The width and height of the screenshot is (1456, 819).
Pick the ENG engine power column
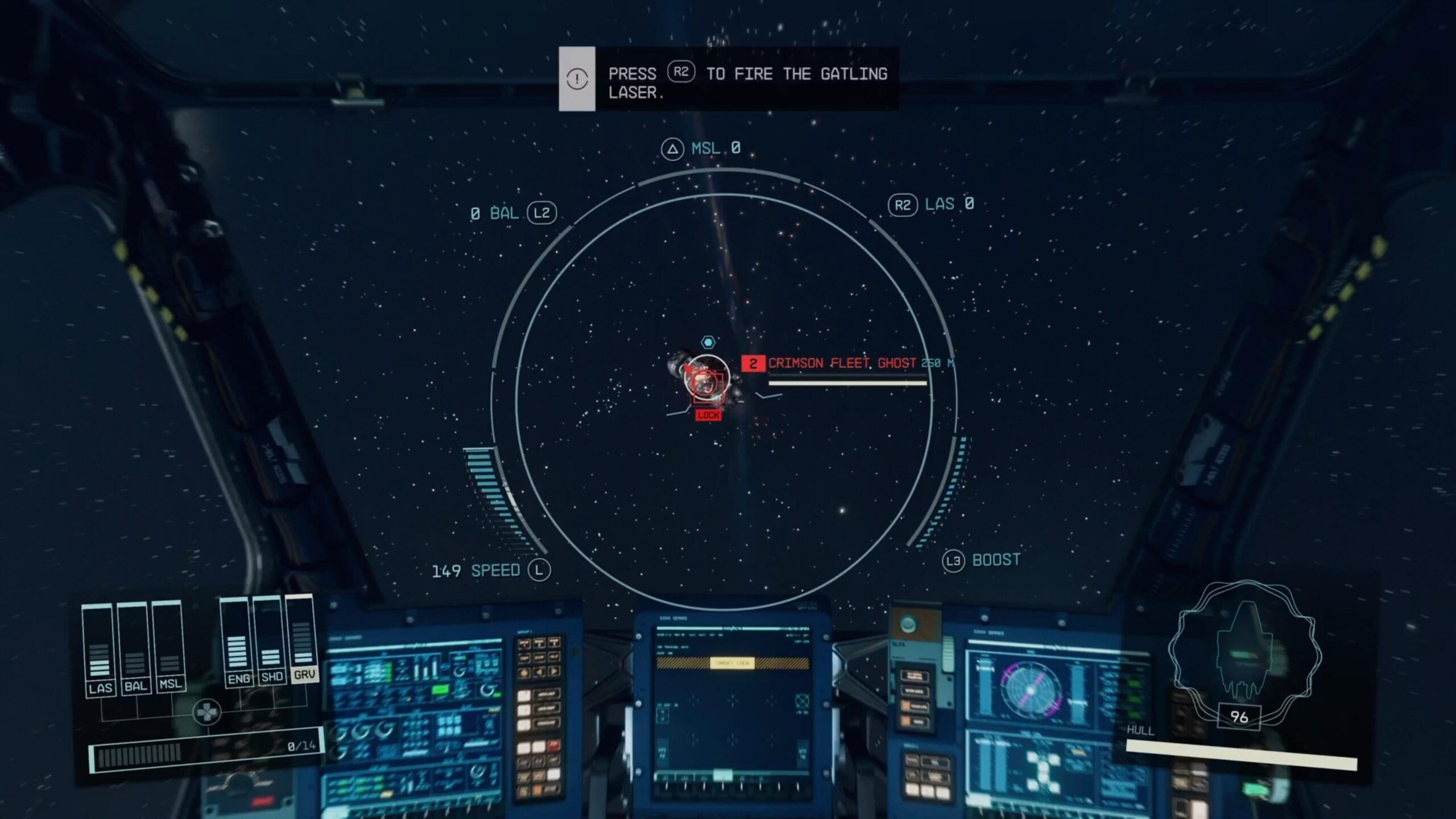click(237, 643)
